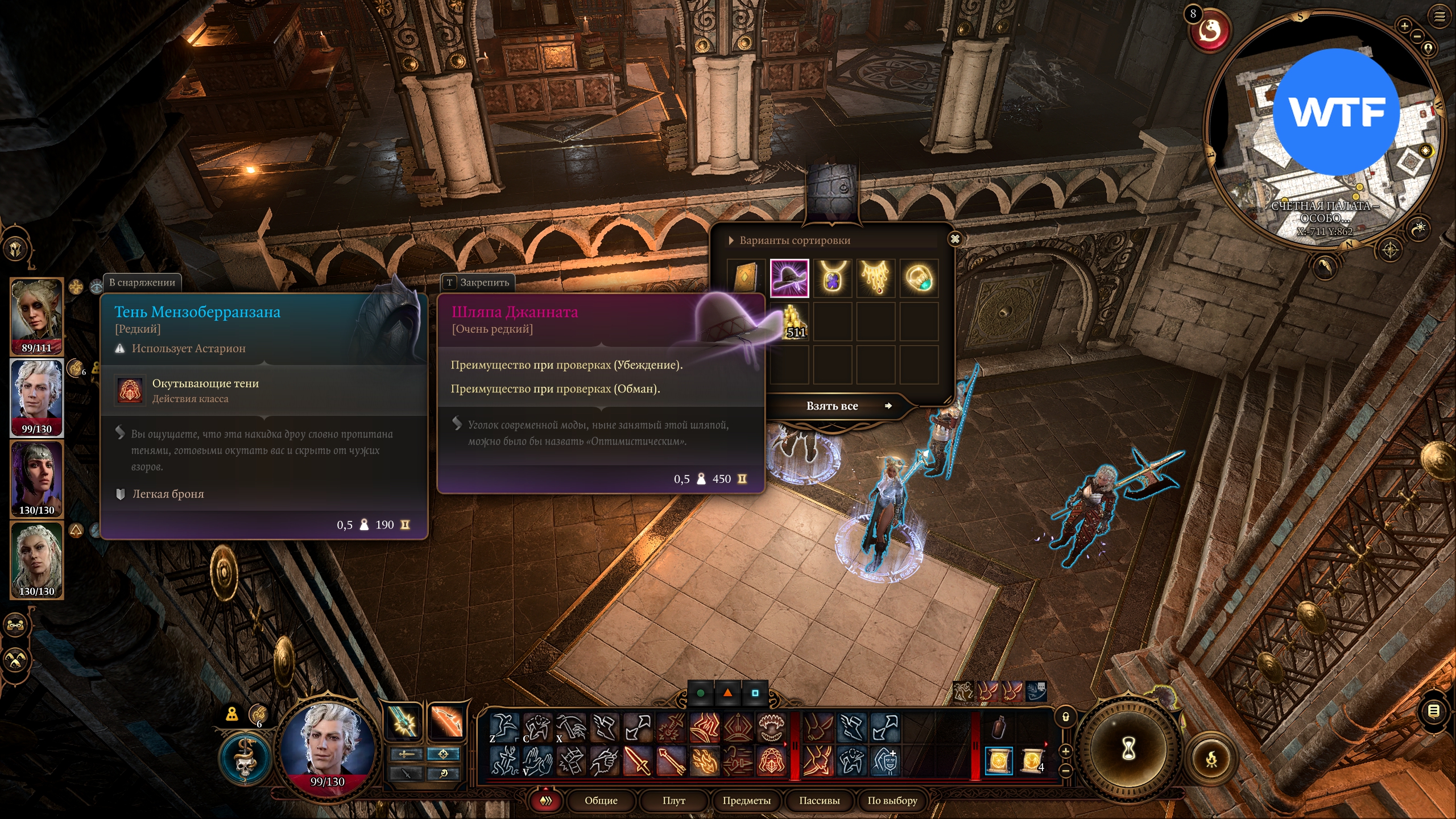Viewport: 1456px width, 819px height.
Task: Close the loot container window
Action: click(x=955, y=239)
